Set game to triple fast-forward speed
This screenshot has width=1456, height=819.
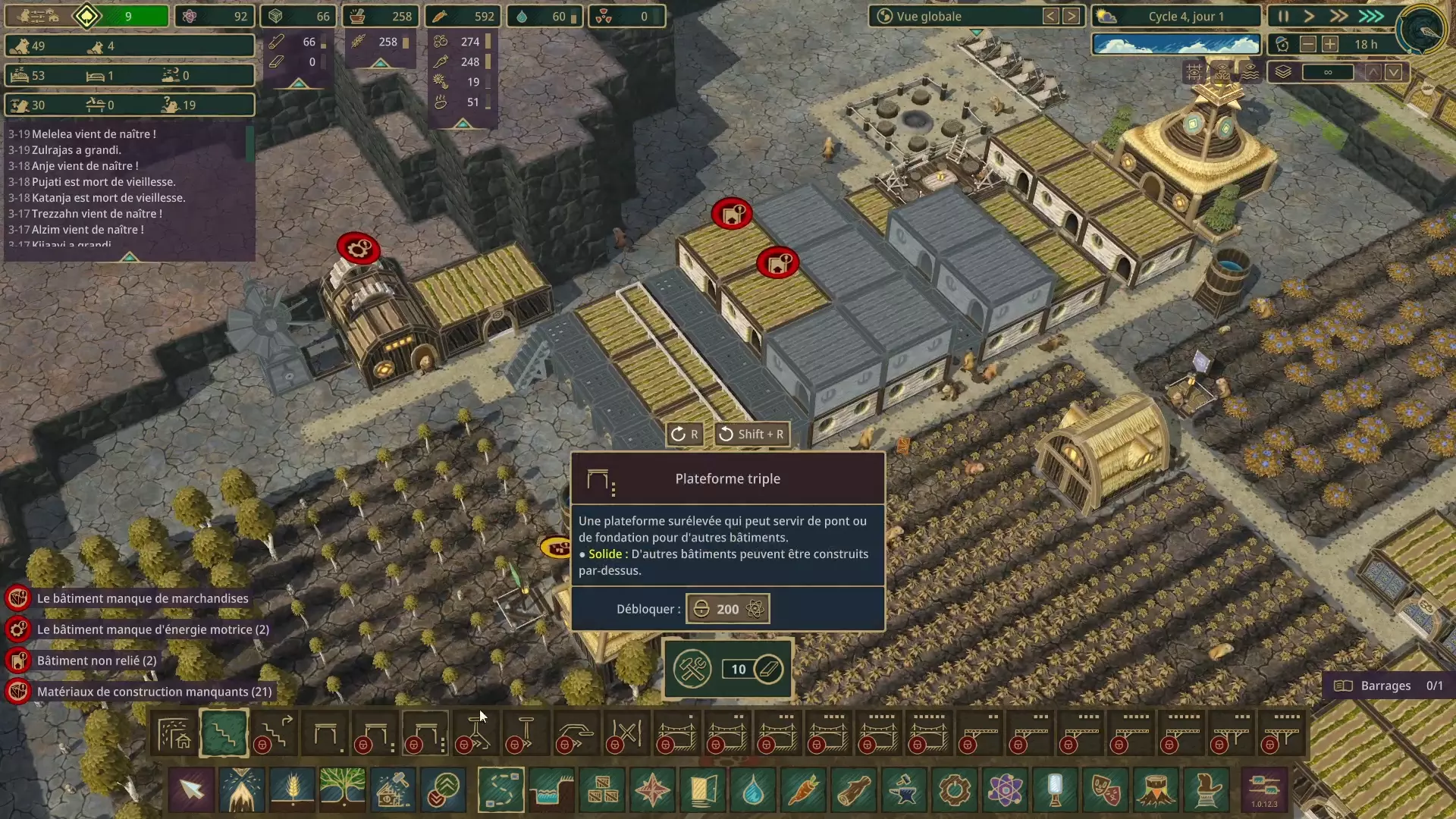click(x=1371, y=16)
